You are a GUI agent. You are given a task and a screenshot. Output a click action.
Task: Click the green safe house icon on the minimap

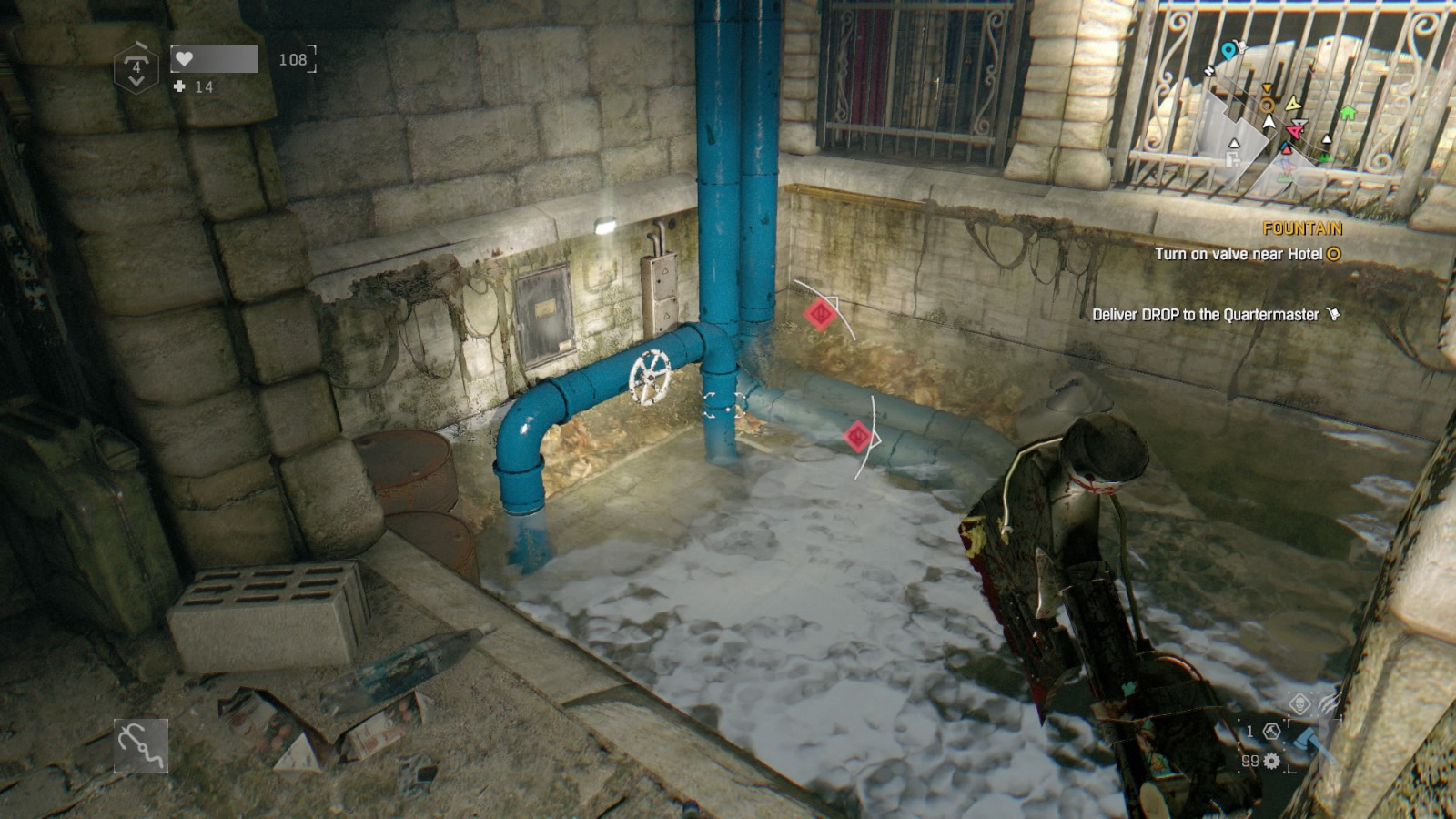click(1347, 112)
